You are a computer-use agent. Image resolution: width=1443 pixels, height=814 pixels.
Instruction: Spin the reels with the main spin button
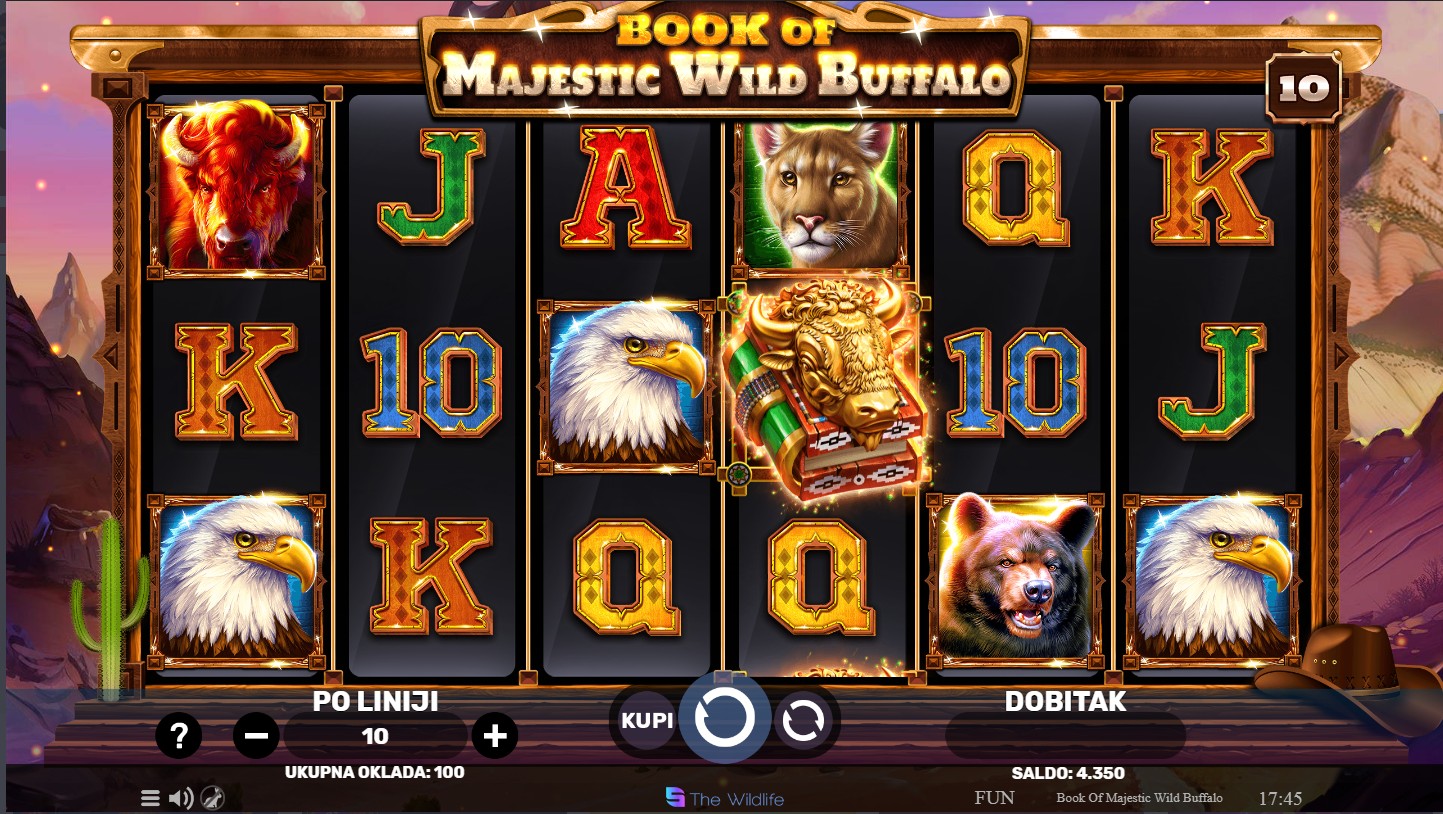724,718
